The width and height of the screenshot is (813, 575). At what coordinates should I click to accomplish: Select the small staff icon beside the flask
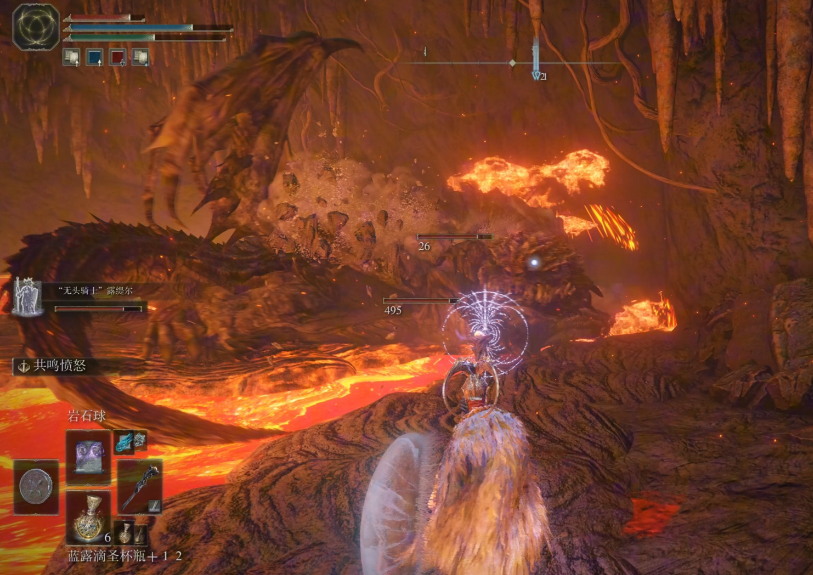(139, 534)
